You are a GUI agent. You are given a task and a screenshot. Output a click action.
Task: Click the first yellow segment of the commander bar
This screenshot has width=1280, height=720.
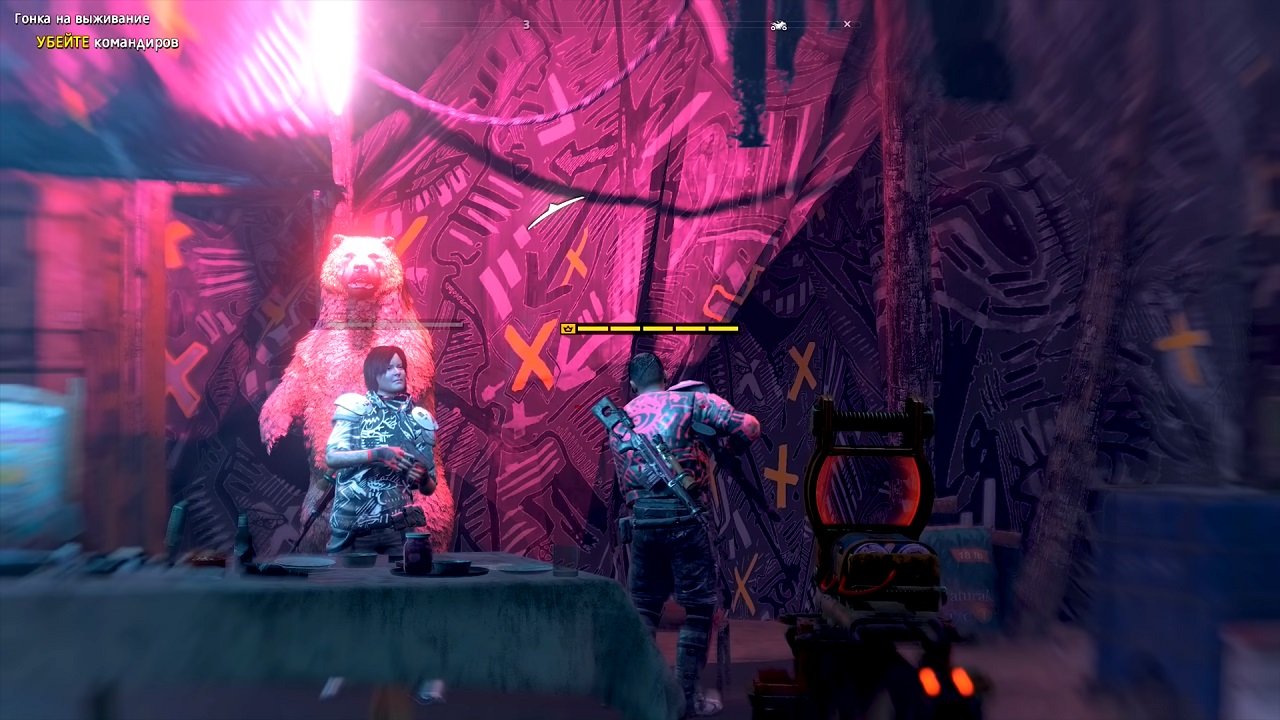point(593,327)
